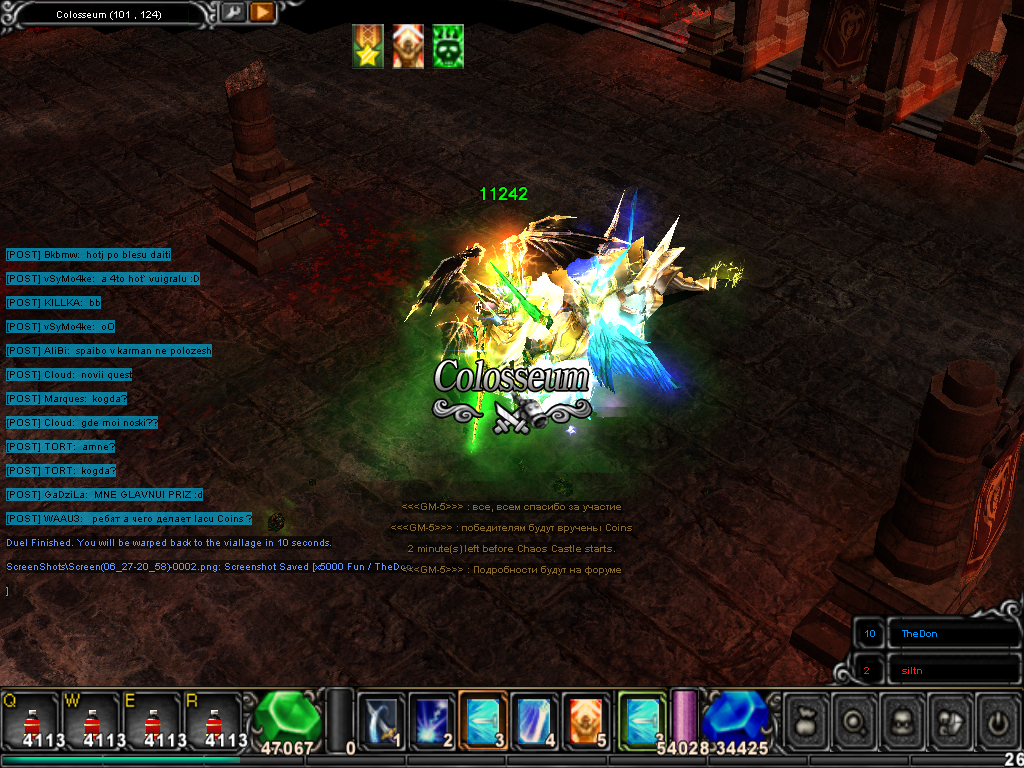1024x768 pixels.
Task: Open the money bag shop button
Action: click(x=807, y=718)
